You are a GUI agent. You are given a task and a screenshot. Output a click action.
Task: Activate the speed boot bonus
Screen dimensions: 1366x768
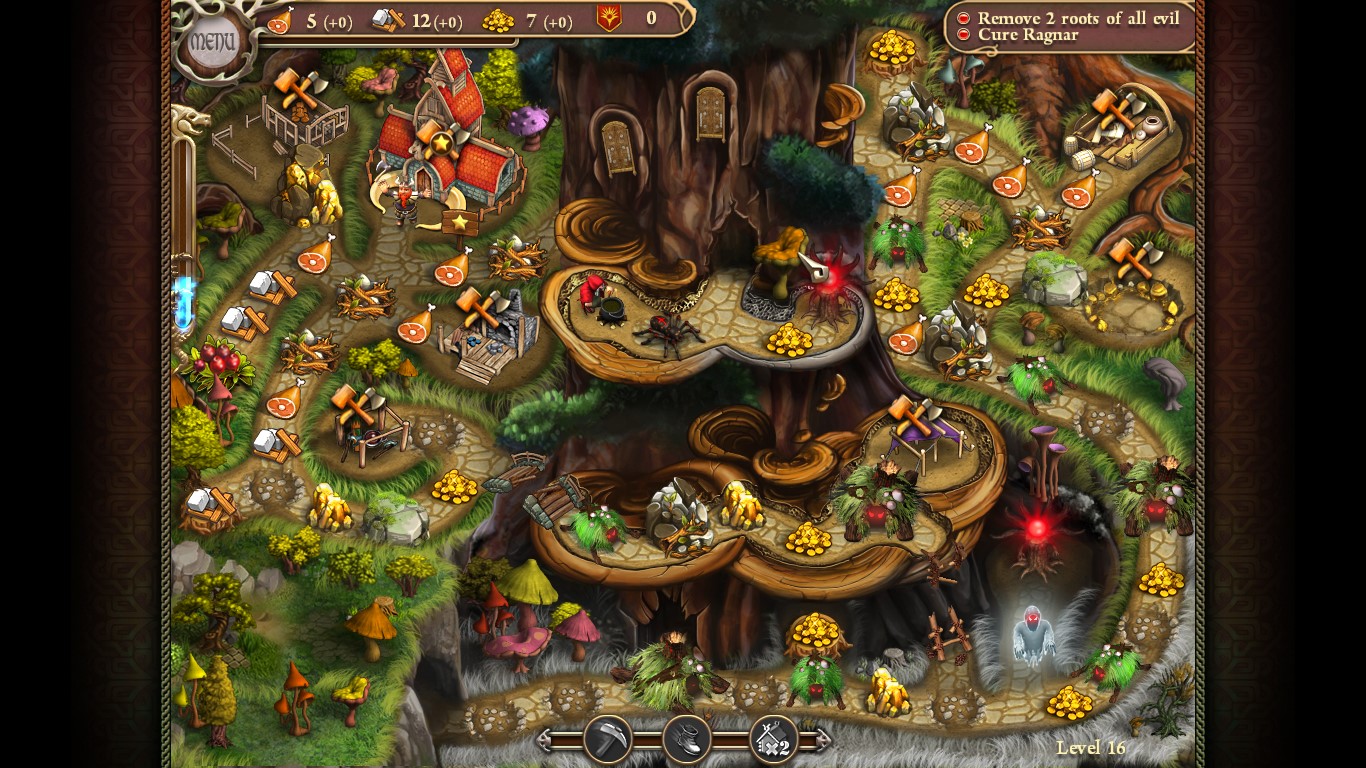point(688,740)
